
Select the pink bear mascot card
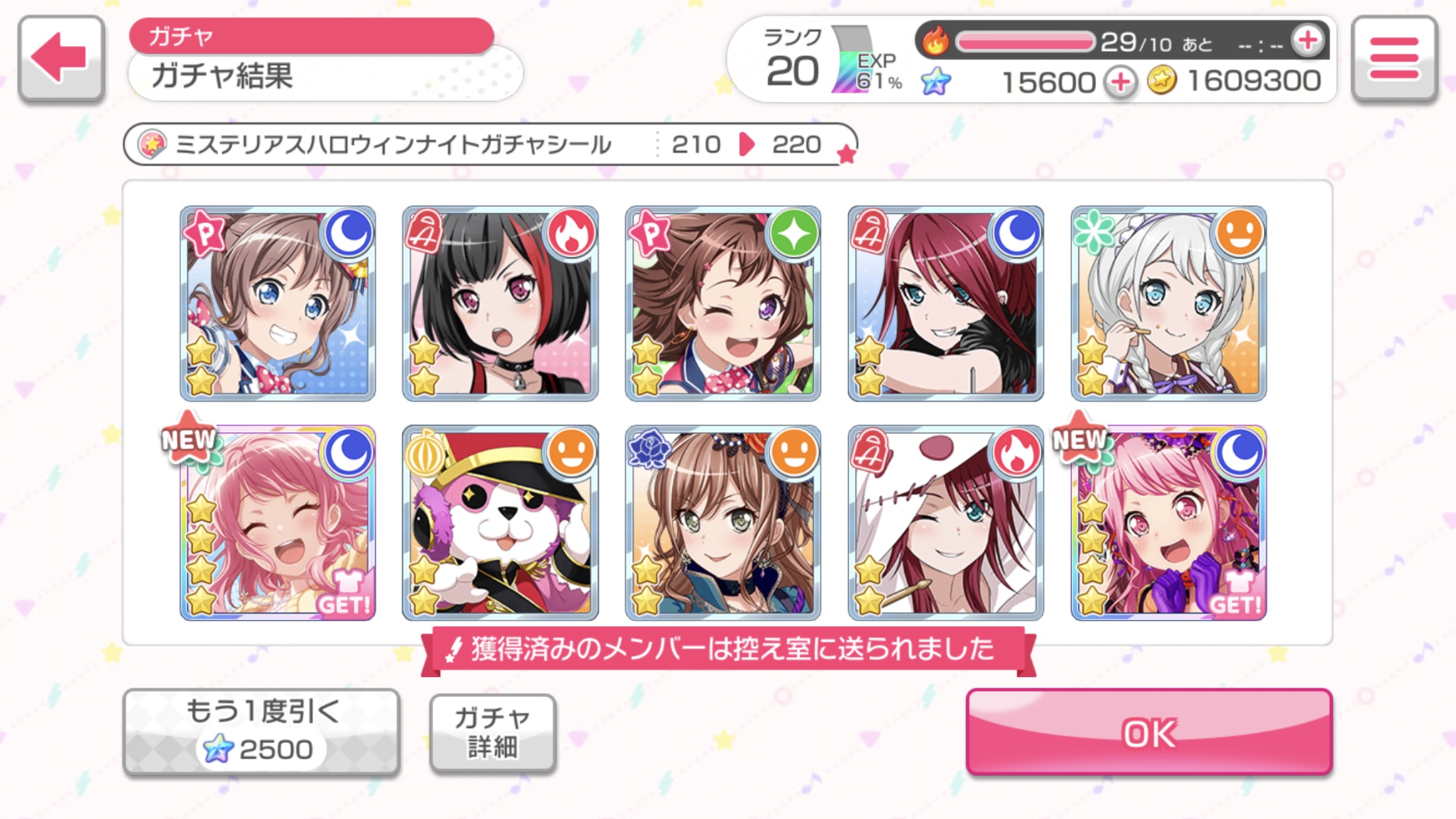[501, 523]
